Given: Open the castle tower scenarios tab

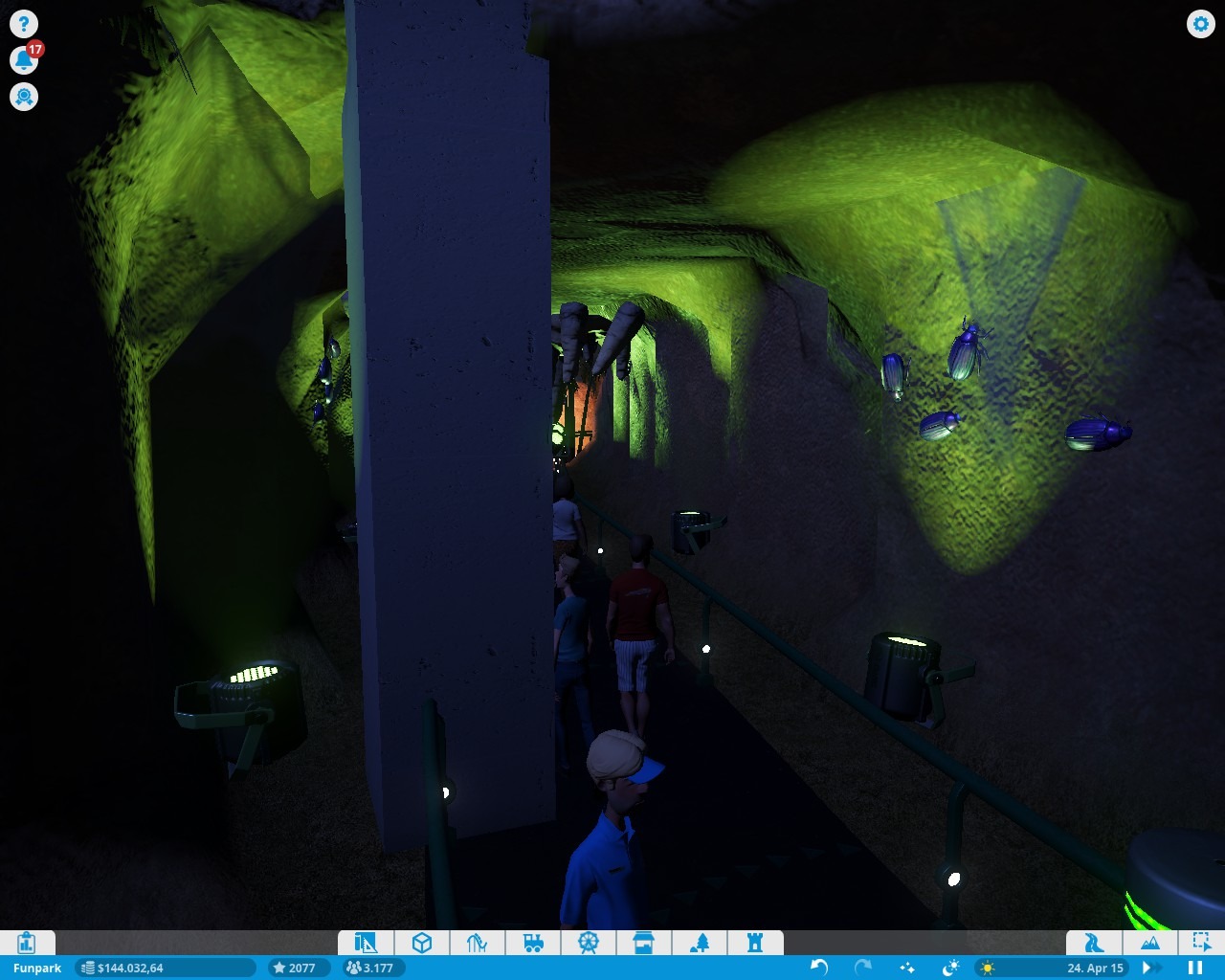Looking at the screenshot, I should pos(755,943).
